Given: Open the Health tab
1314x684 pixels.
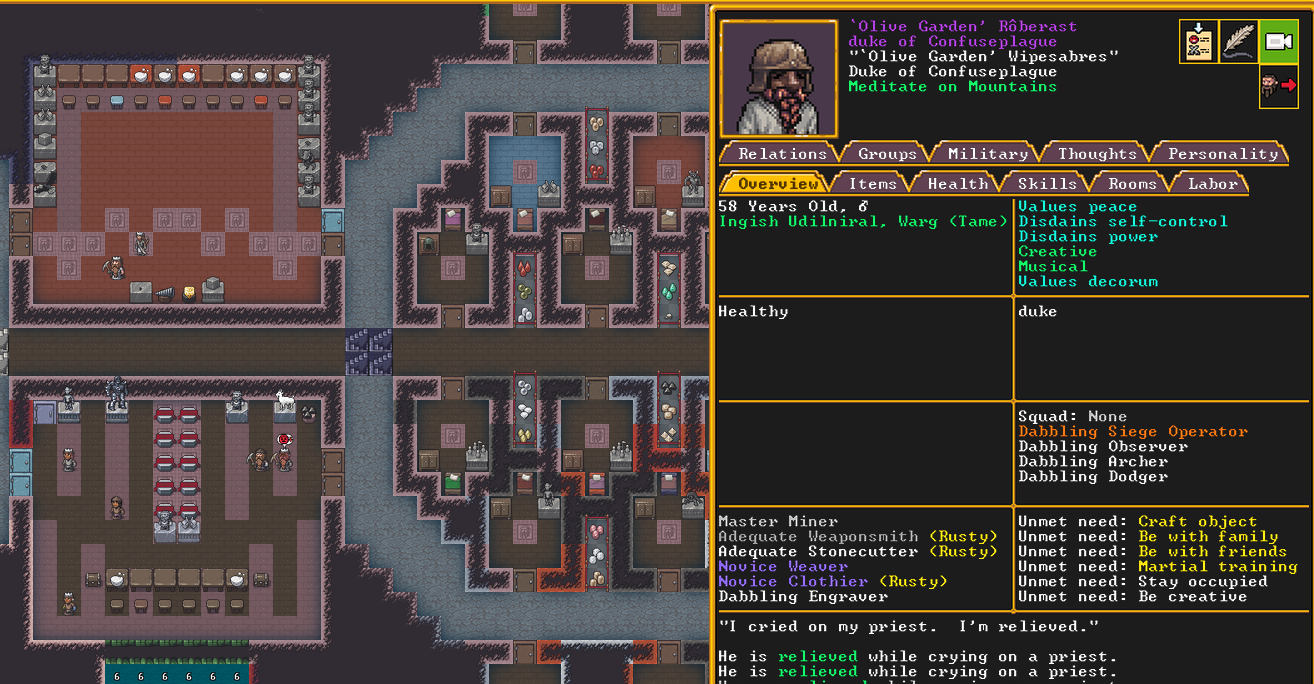Looking at the screenshot, I should click(957, 183).
